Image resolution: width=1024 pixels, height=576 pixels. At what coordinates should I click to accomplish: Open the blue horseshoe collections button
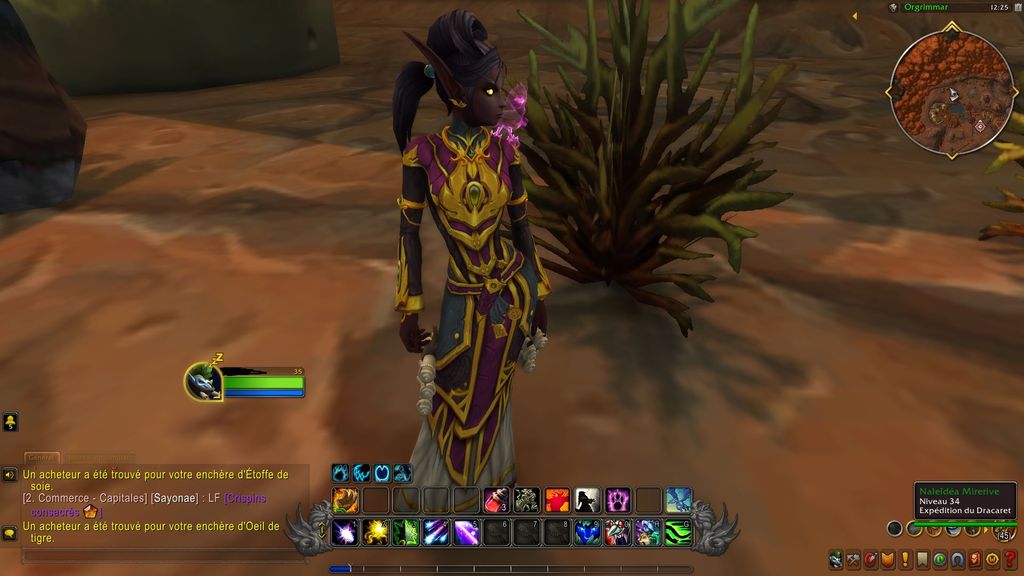tap(956, 559)
